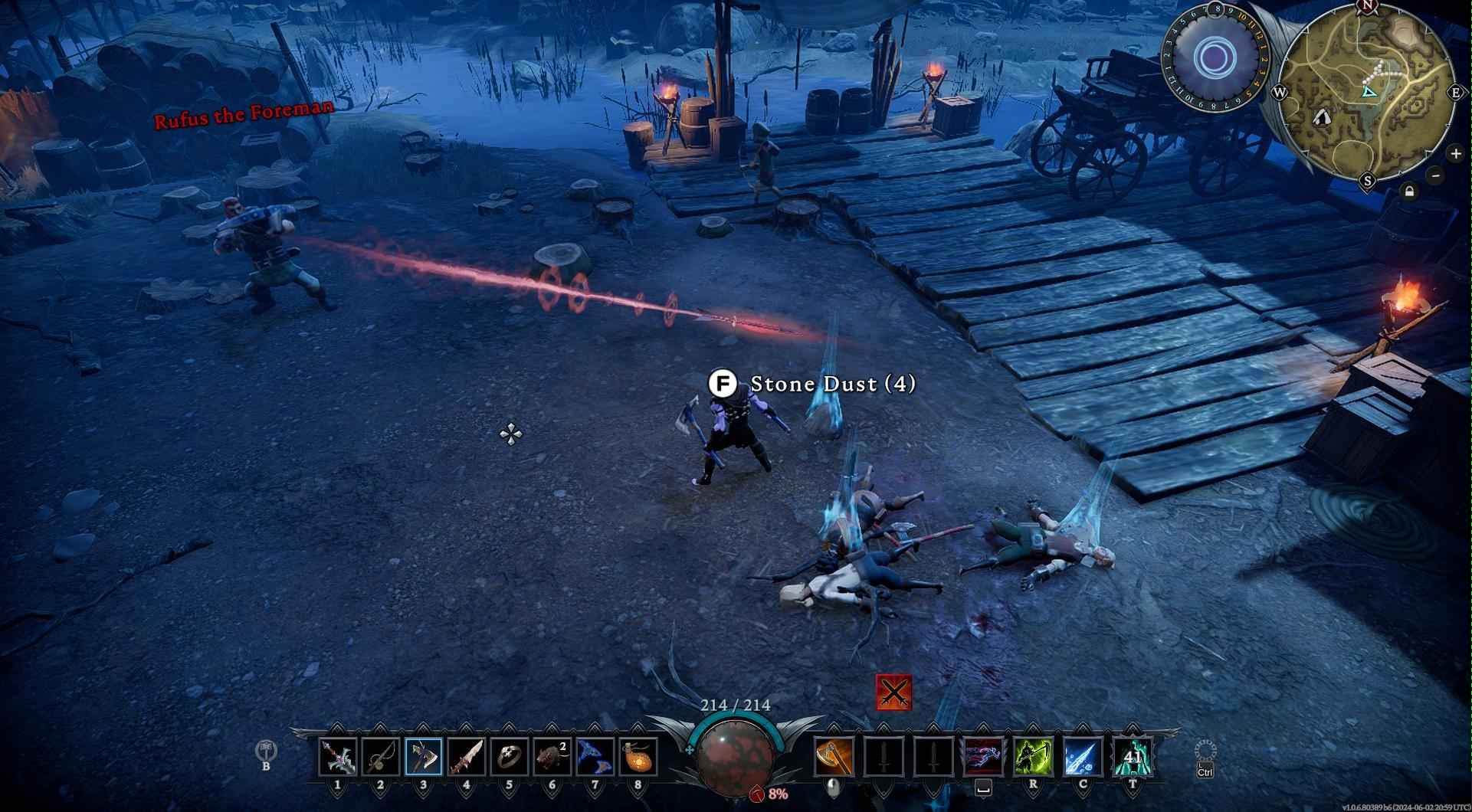Zoom in the minimap with plus button

click(x=1455, y=154)
